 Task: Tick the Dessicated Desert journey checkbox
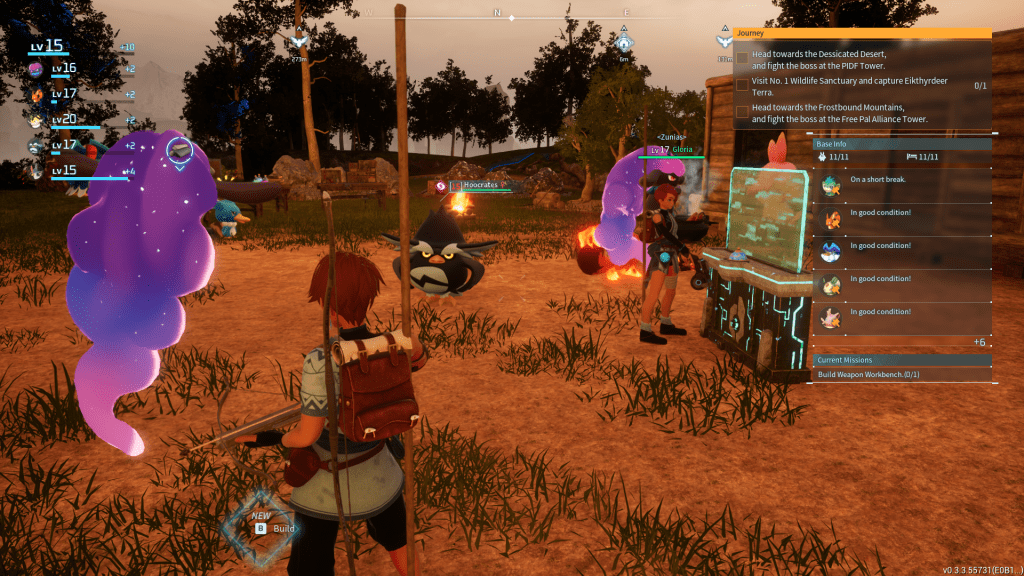742,57
